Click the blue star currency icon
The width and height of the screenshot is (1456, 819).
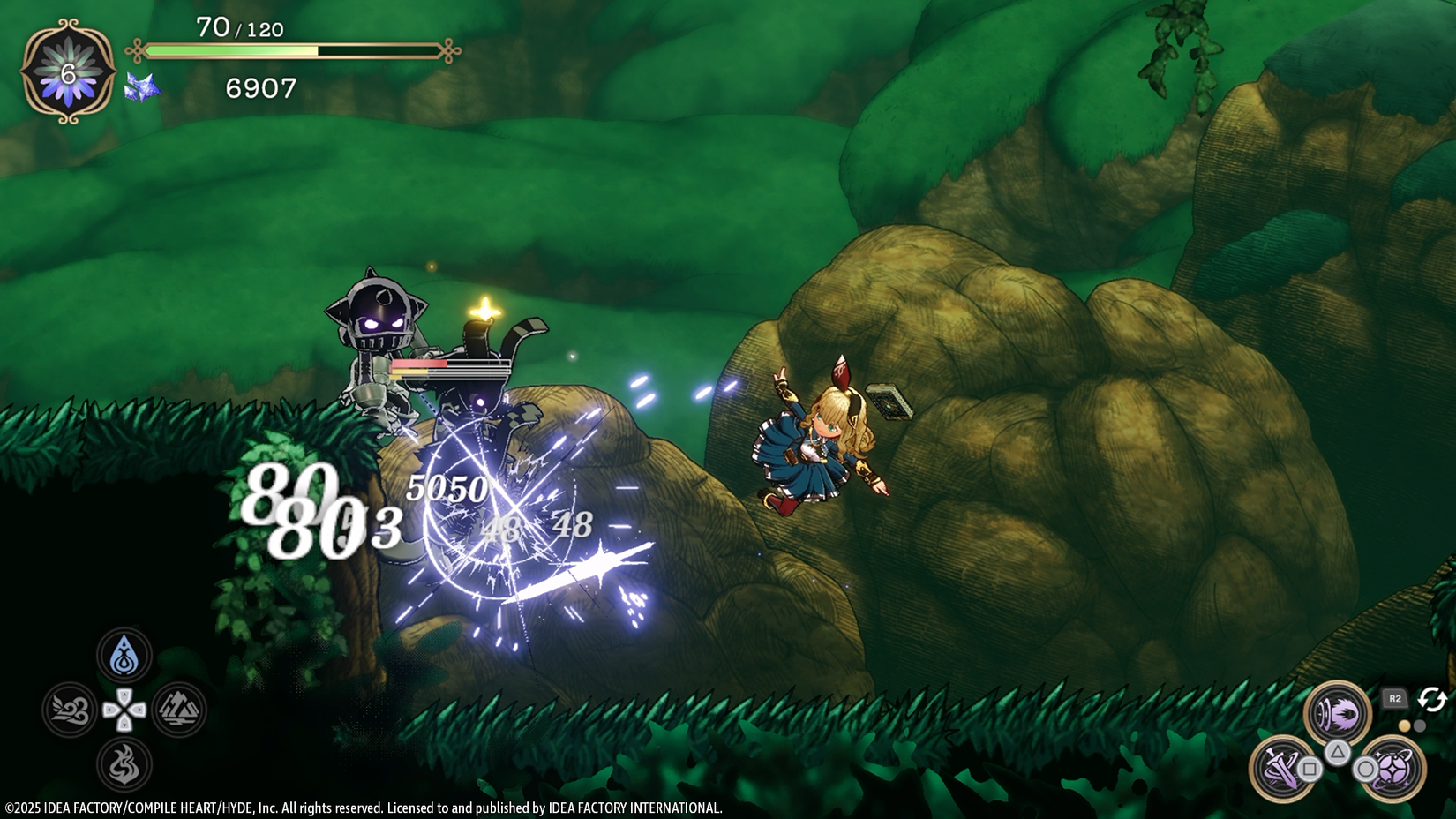141,88
